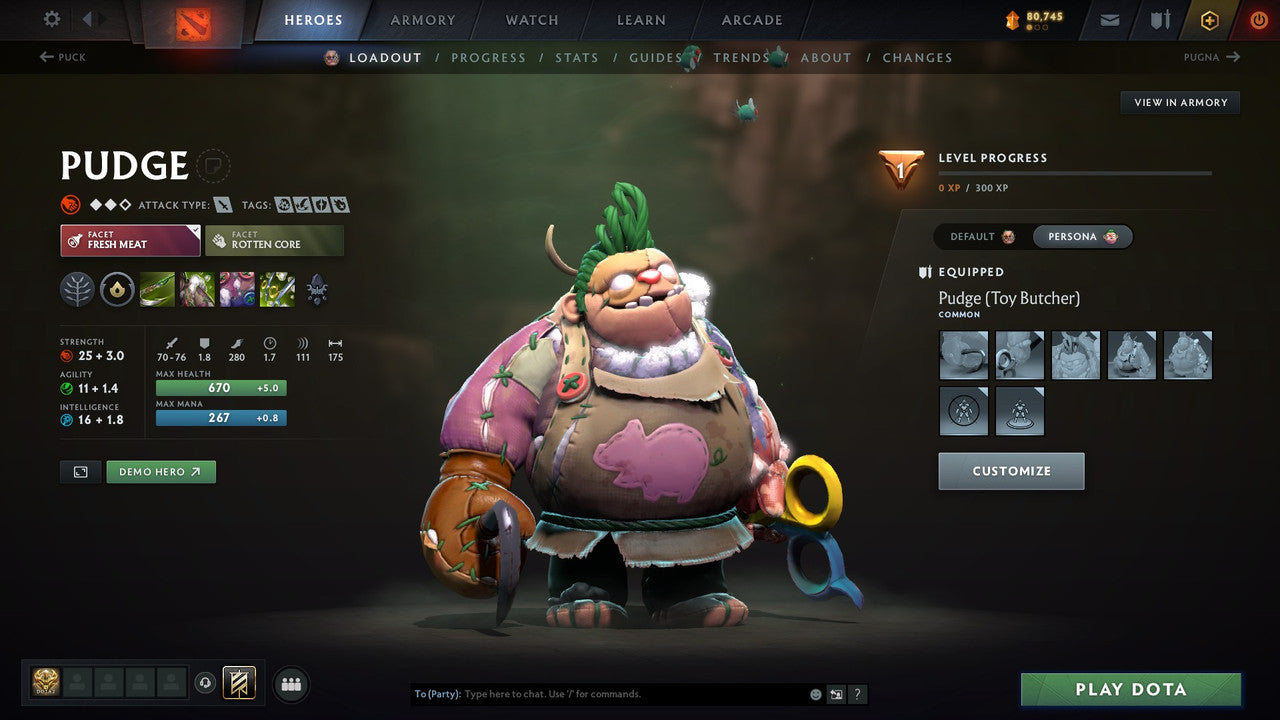Open the party members panel icon
The image size is (1280, 720).
(x=290, y=684)
